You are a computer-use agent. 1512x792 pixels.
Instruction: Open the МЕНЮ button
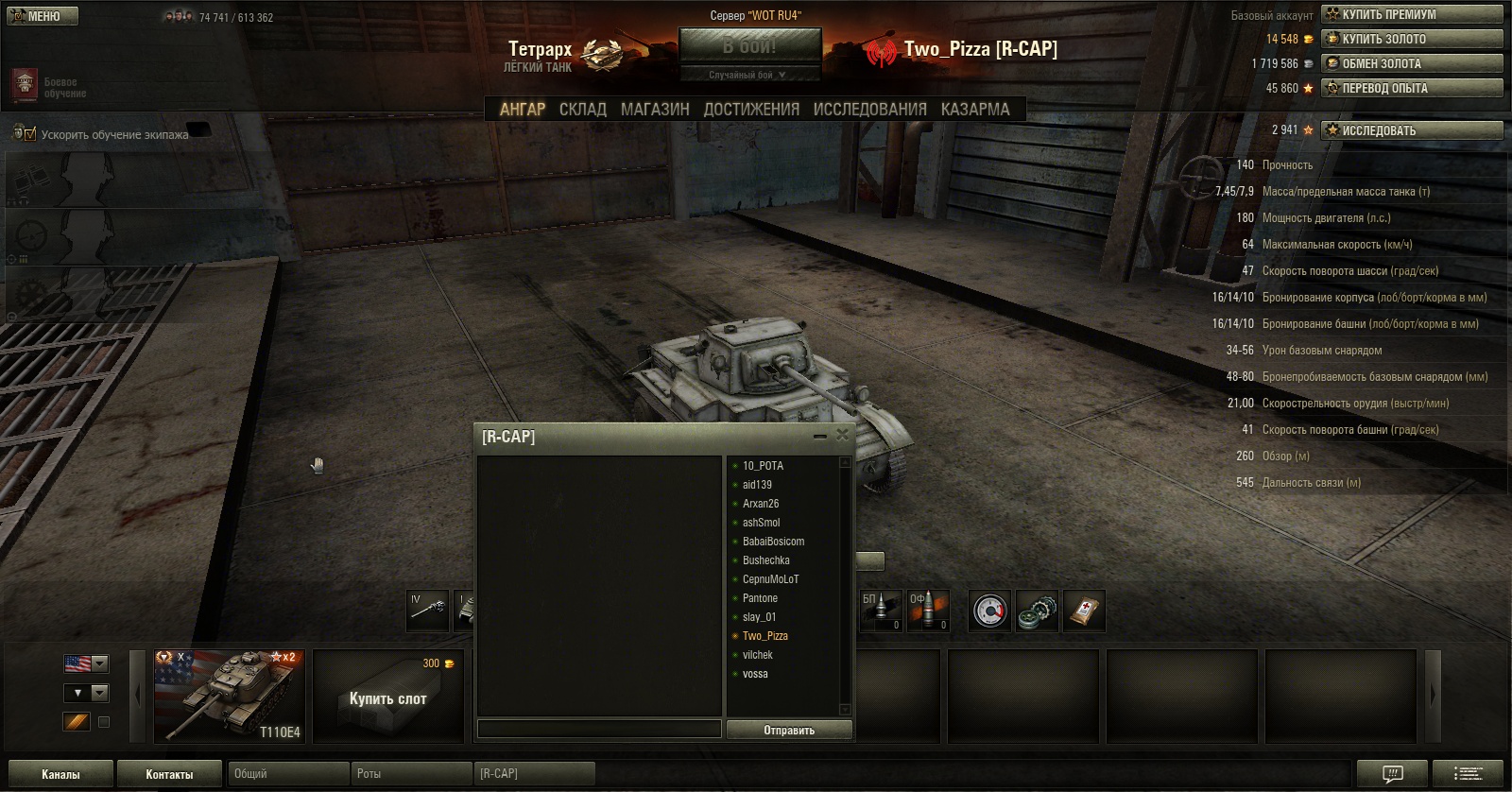tap(41, 16)
